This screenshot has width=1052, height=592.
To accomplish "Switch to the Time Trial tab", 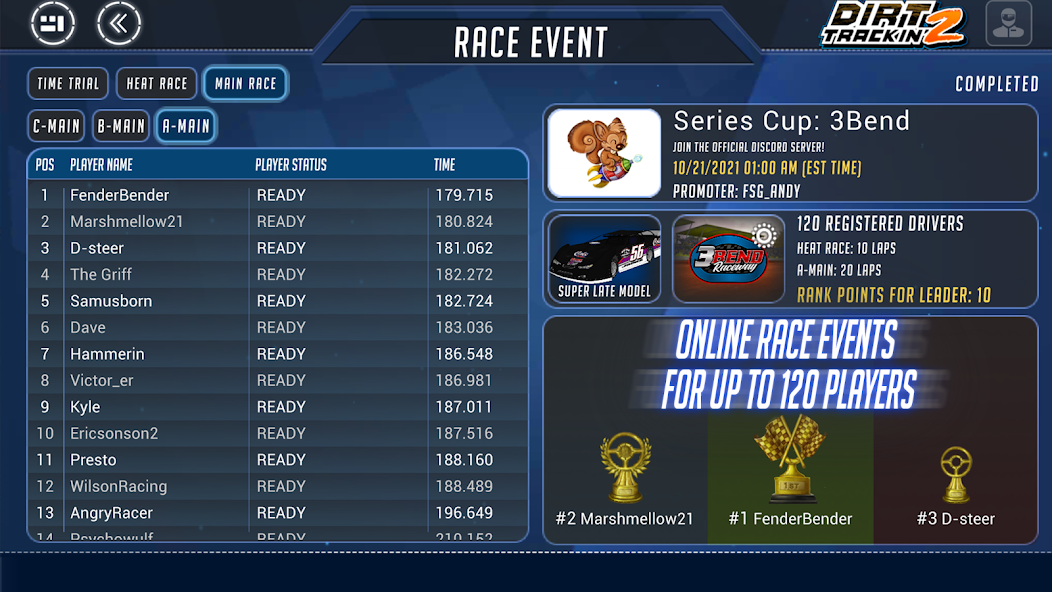I will pyautogui.click(x=68, y=84).
